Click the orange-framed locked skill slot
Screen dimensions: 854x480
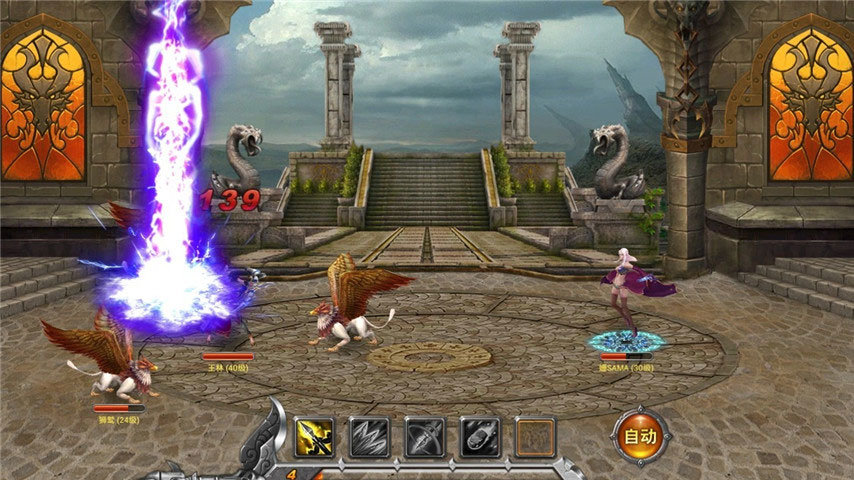(534, 437)
